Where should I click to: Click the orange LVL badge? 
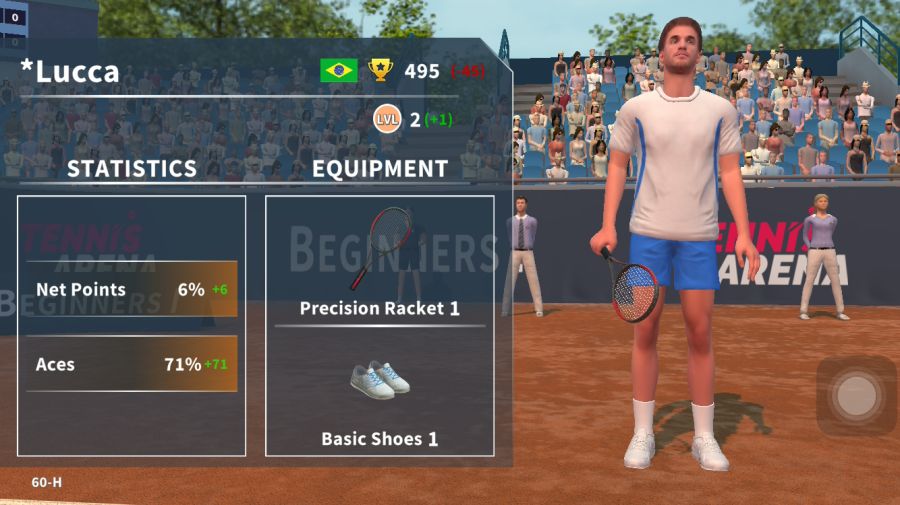pos(387,120)
